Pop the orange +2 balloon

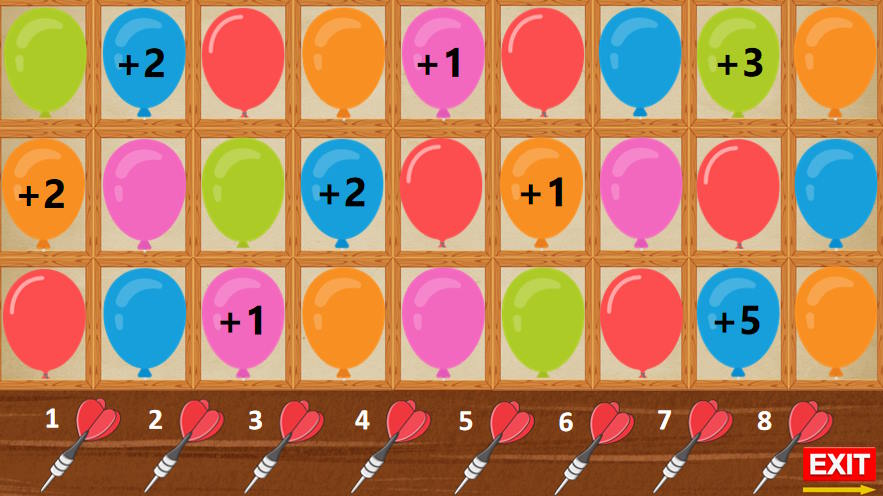pyautogui.click(x=43, y=191)
